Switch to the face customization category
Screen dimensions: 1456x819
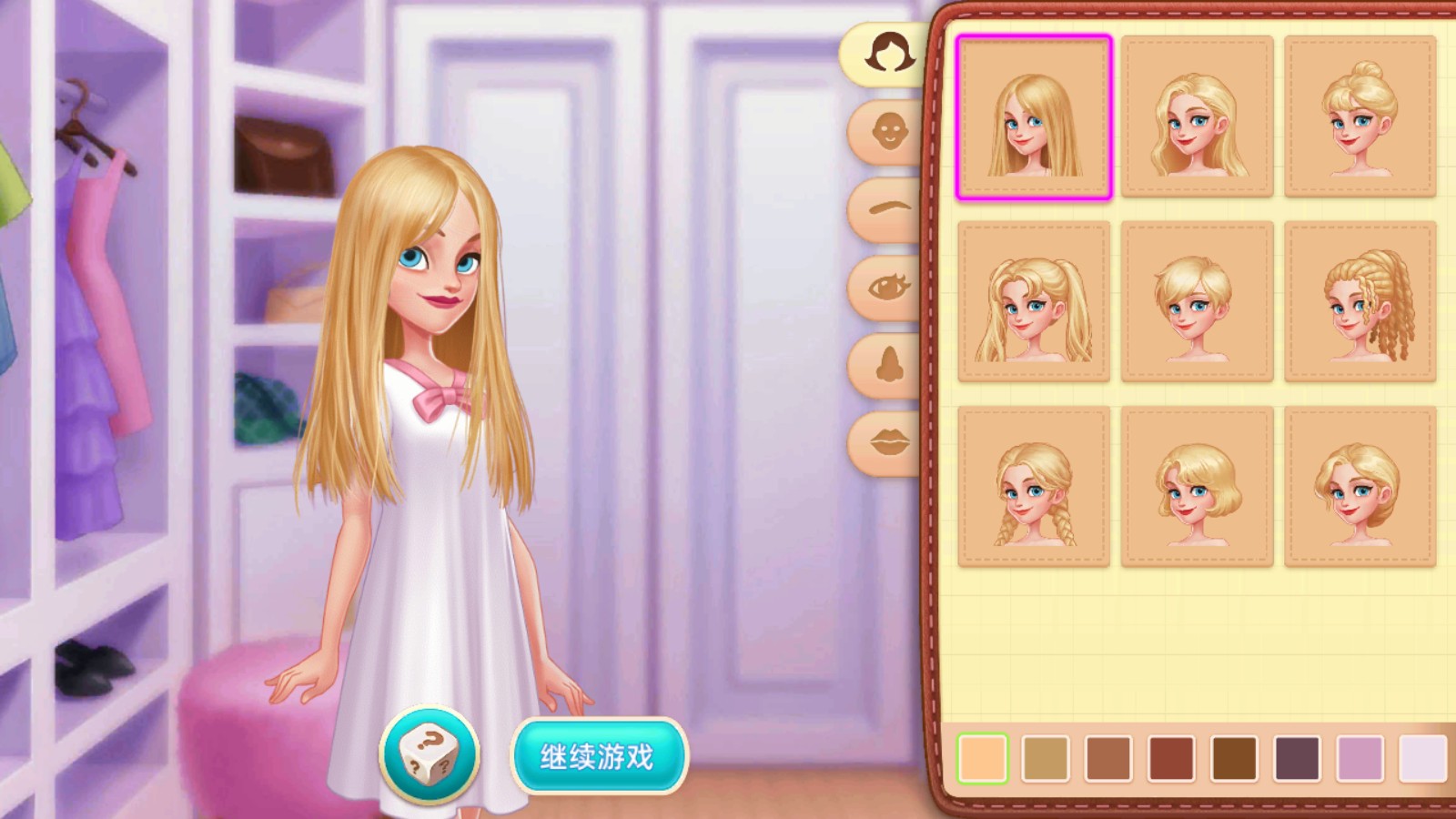point(885,132)
